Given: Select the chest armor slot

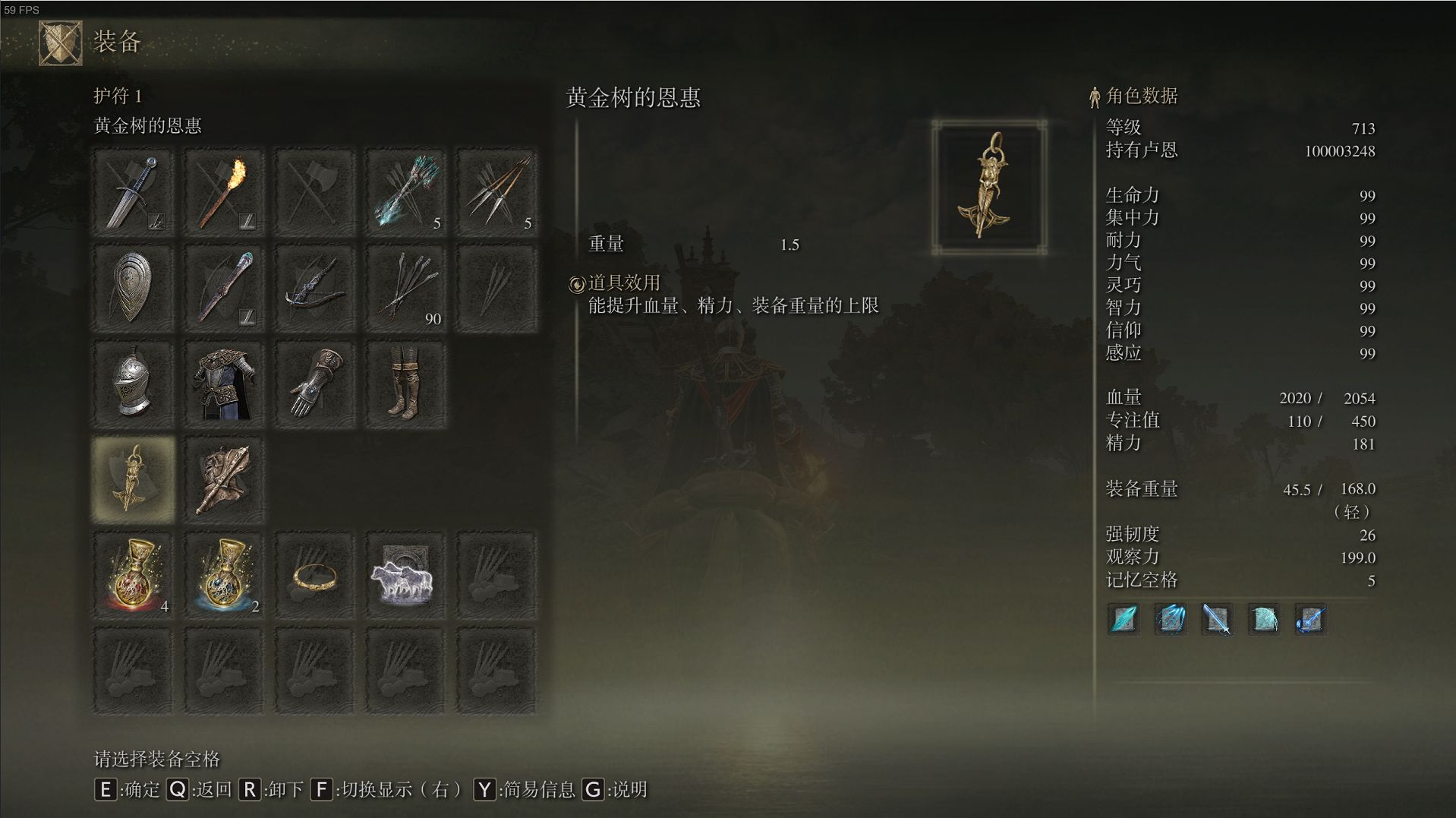Looking at the screenshot, I should [224, 384].
